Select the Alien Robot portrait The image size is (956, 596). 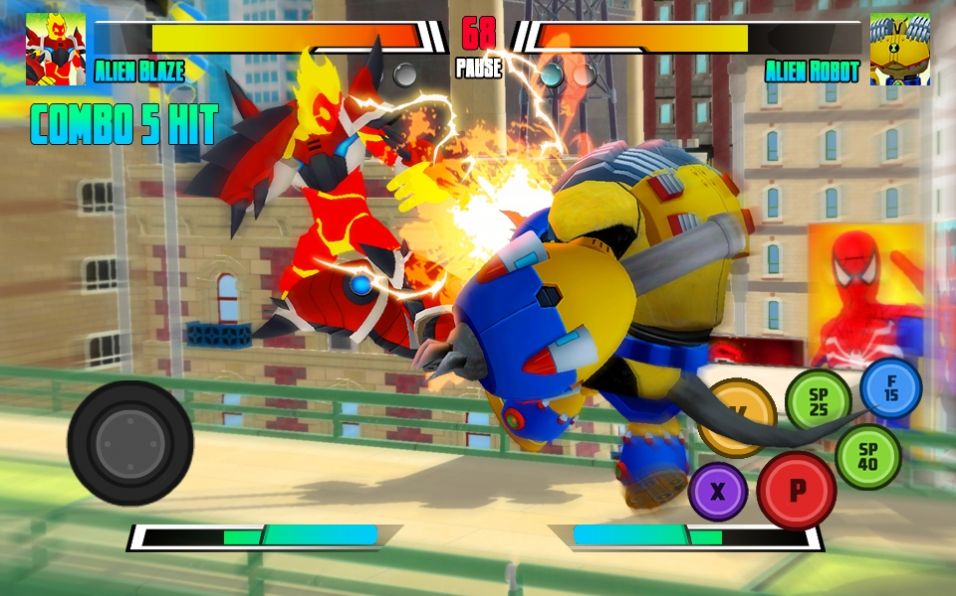click(x=899, y=49)
